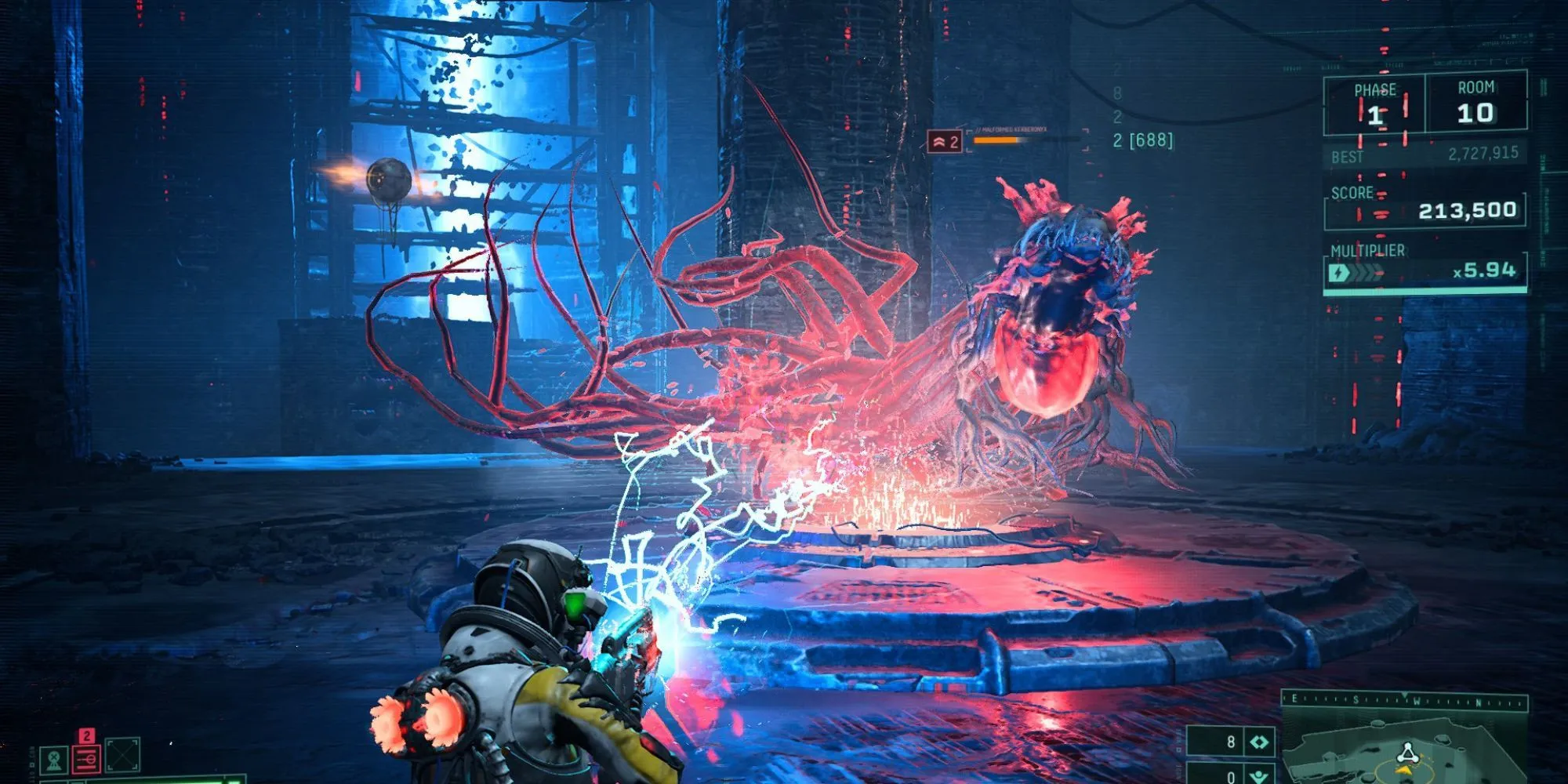Select the ether resource icon showing 0
The image size is (1568, 784).
(1259, 775)
